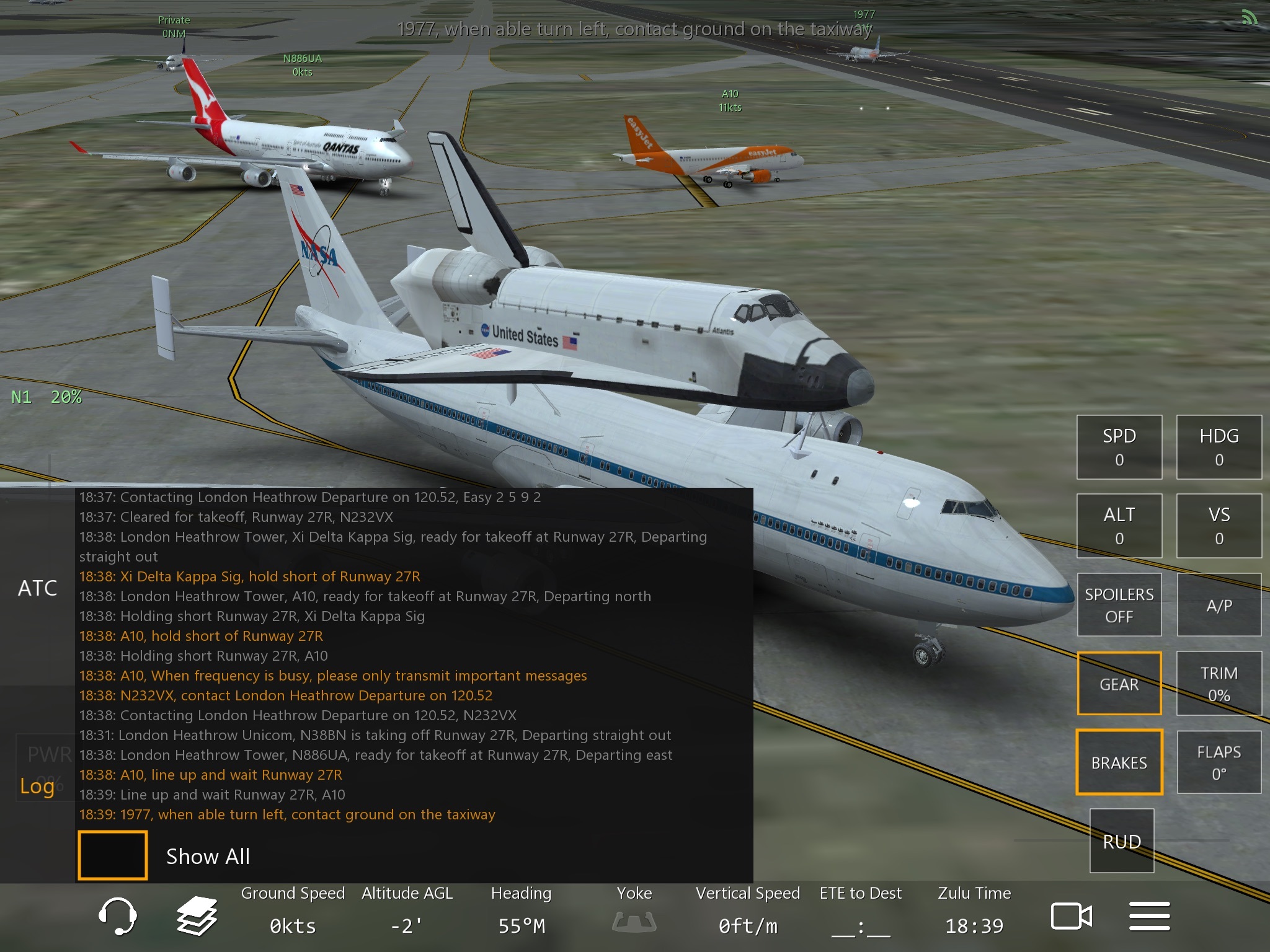The width and height of the screenshot is (1270, 952).
Task: Check the Show All checkbox
Action: (113, 855)
